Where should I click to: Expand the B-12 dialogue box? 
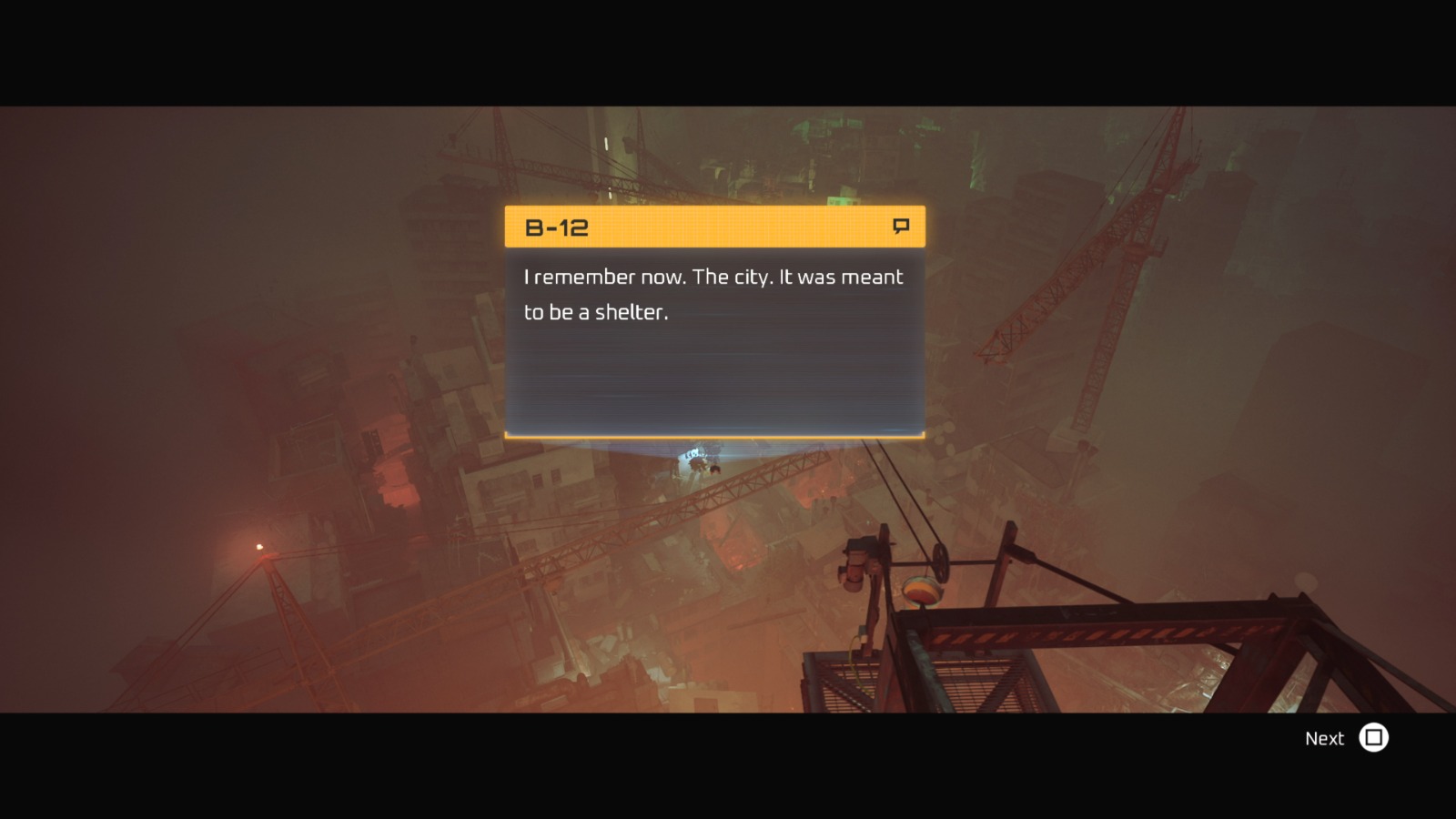click(715, 346)
